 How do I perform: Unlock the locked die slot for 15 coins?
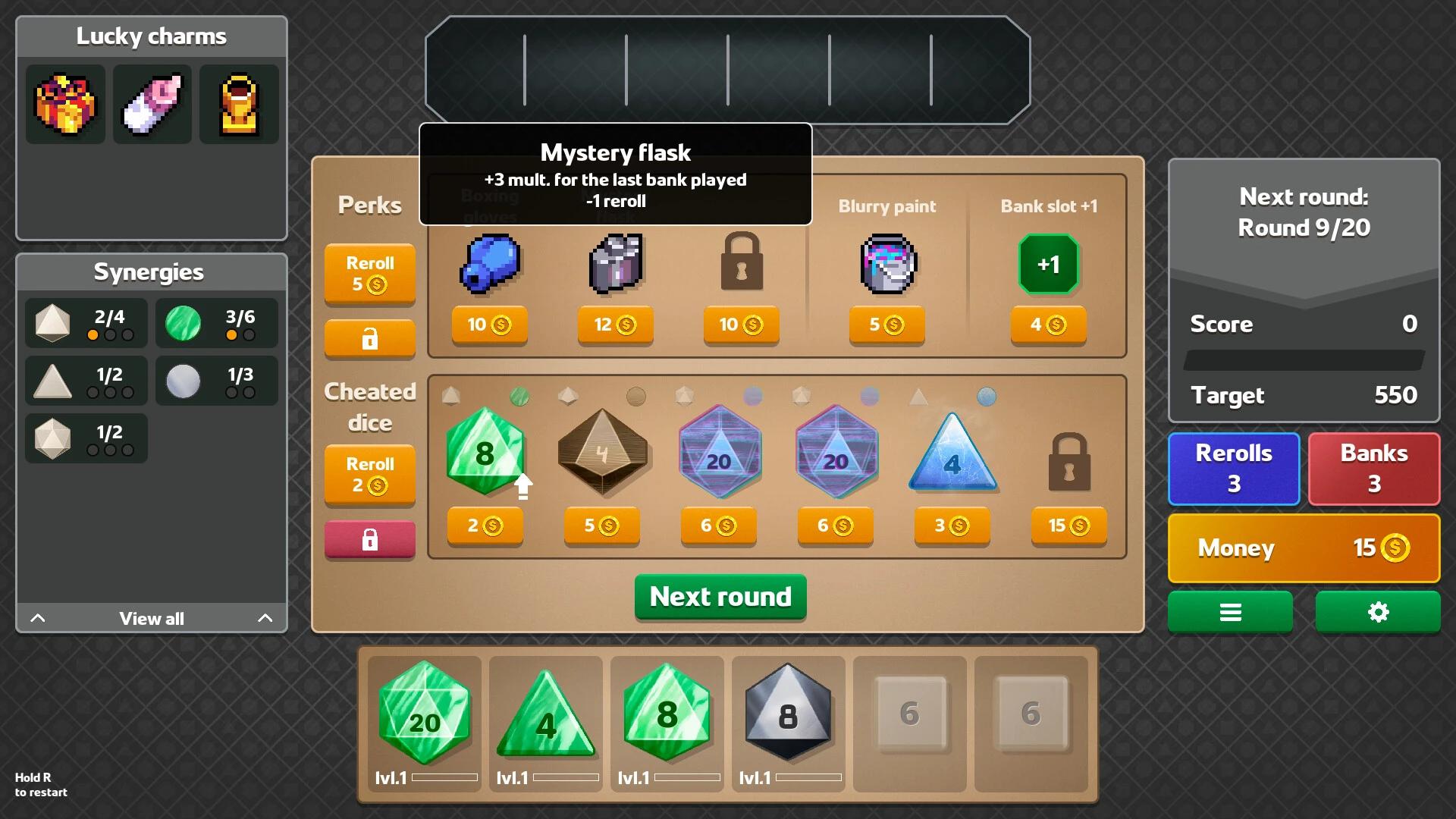(1068, 526)
